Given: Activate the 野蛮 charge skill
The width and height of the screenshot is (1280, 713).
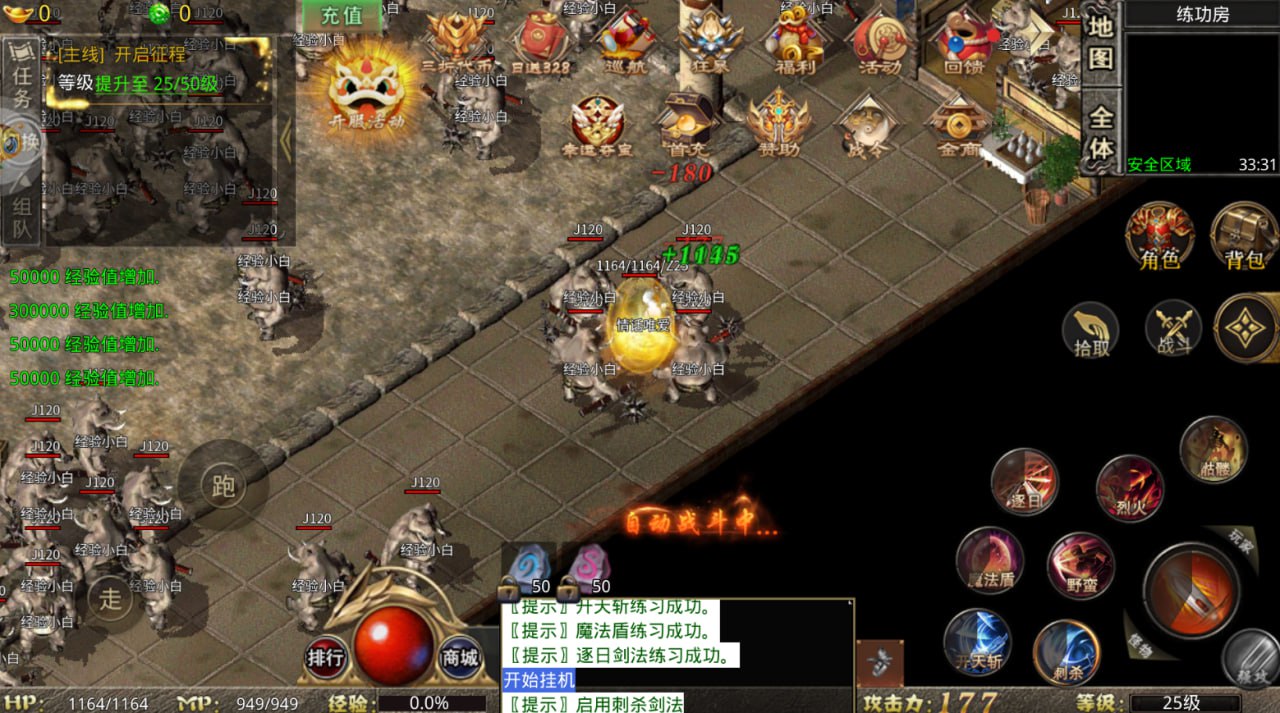Looking at the screenshot, I should [x=1080, y=565].
